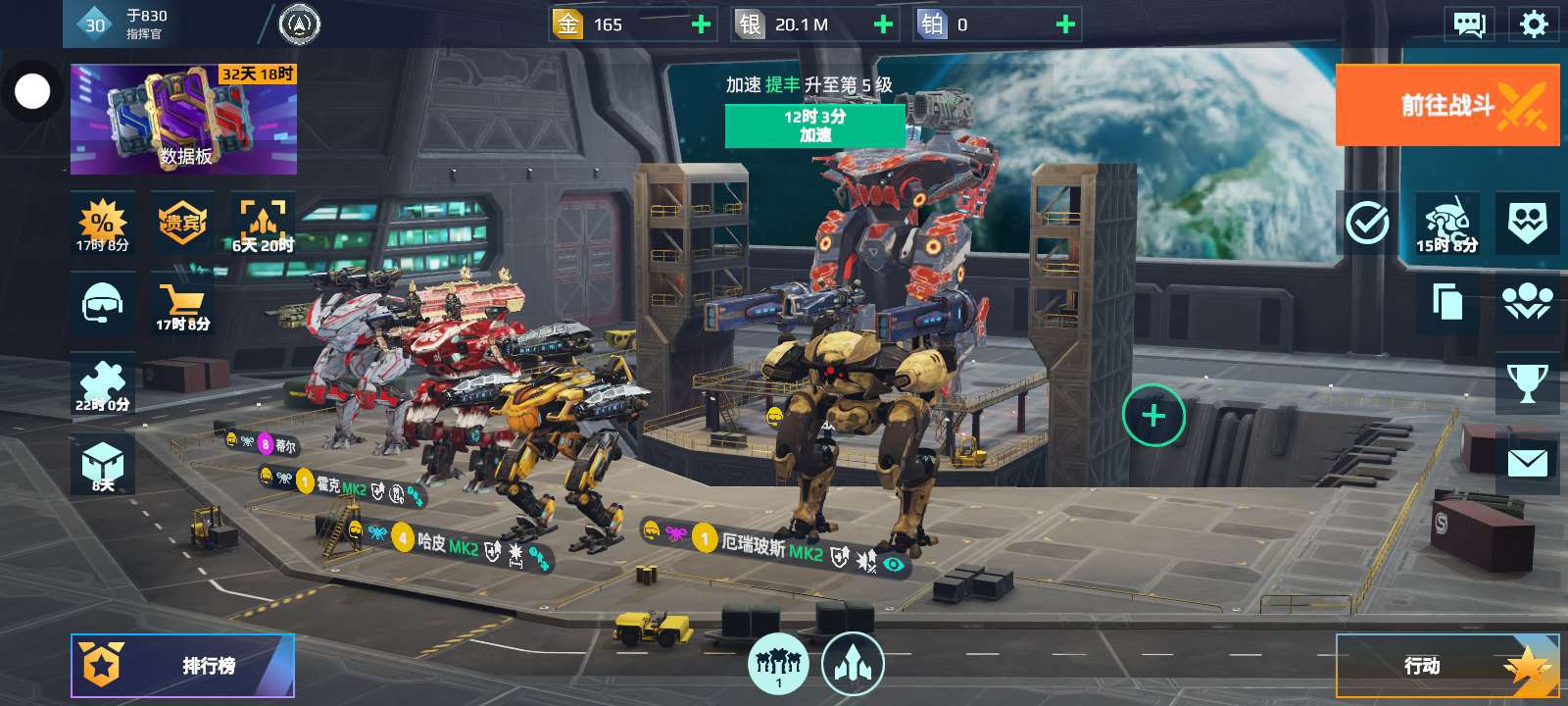Open the 行动 operations panel
This screenshot has height=706, width=1568.
pyautogui.click(x=1446, y=666)
